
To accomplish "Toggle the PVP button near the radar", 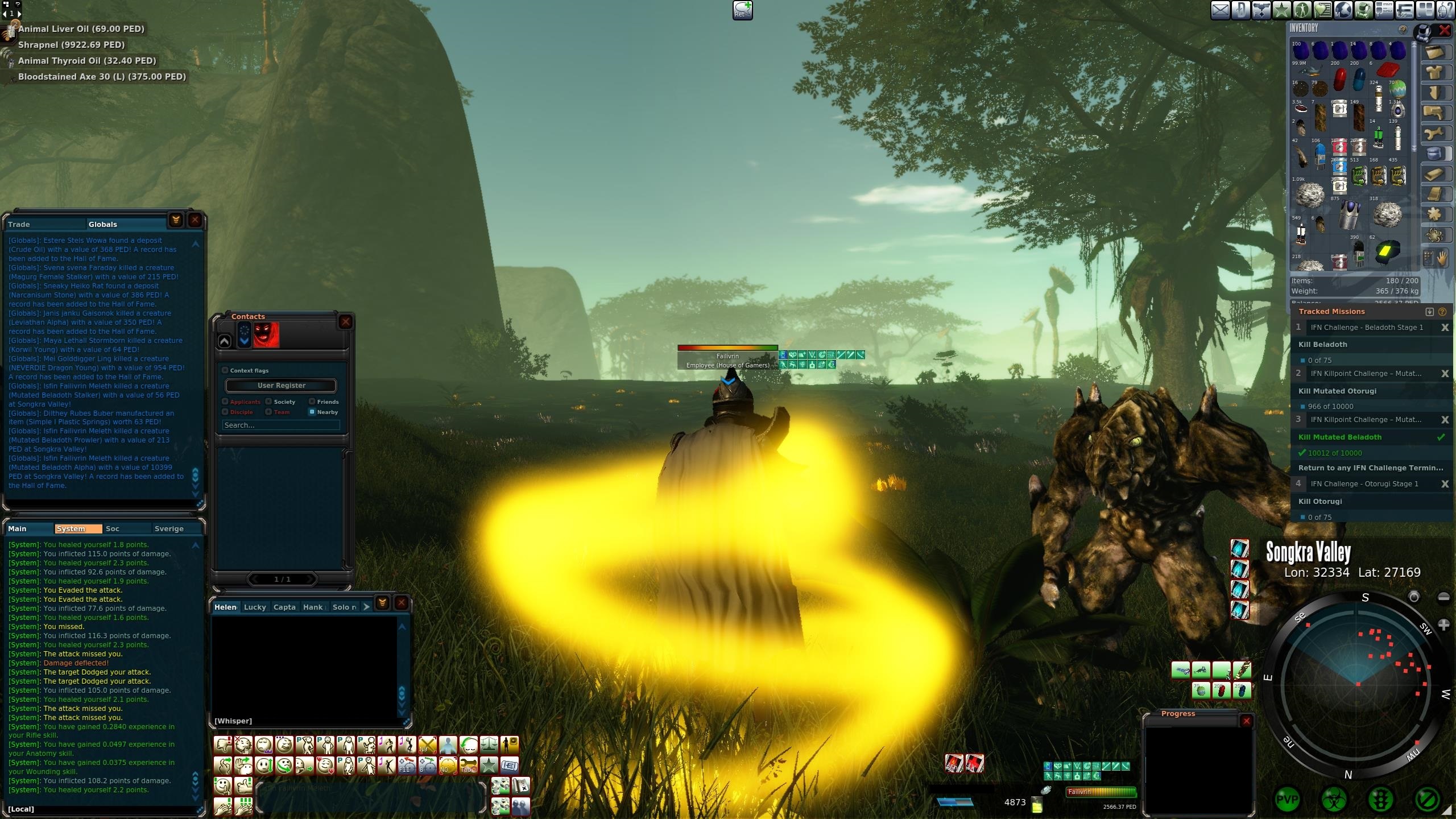I will pos(1287,800).
